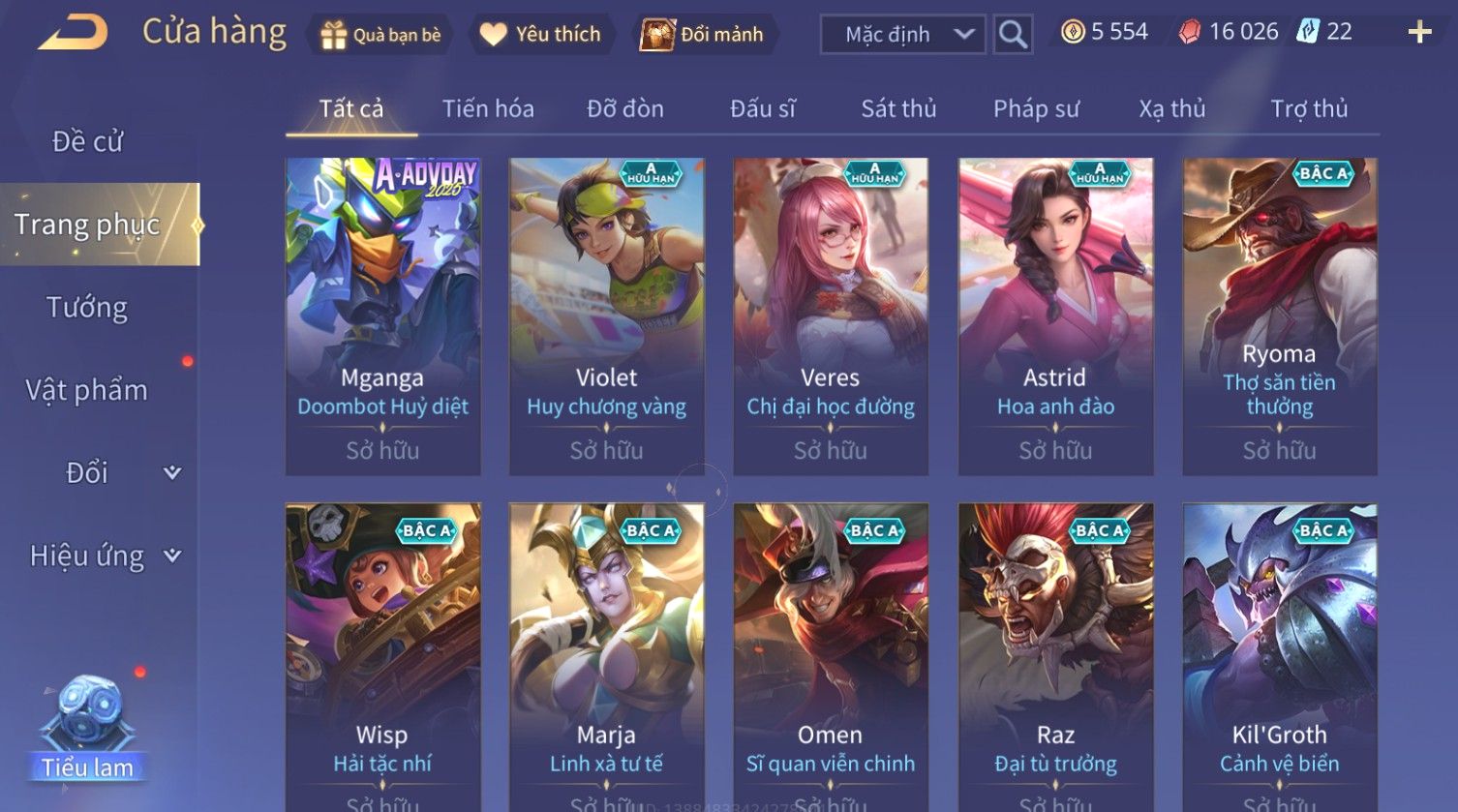
Task: Open the Tướng heroes section
Action: pos(87,308)
